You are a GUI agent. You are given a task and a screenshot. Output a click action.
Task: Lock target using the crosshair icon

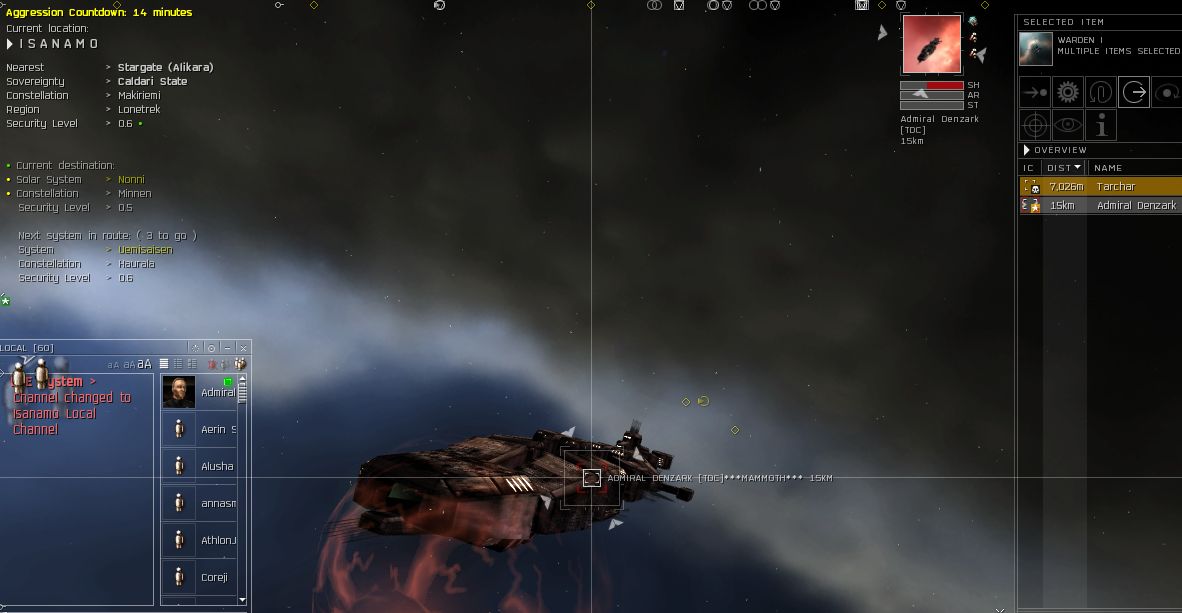tap(1035, 125)
